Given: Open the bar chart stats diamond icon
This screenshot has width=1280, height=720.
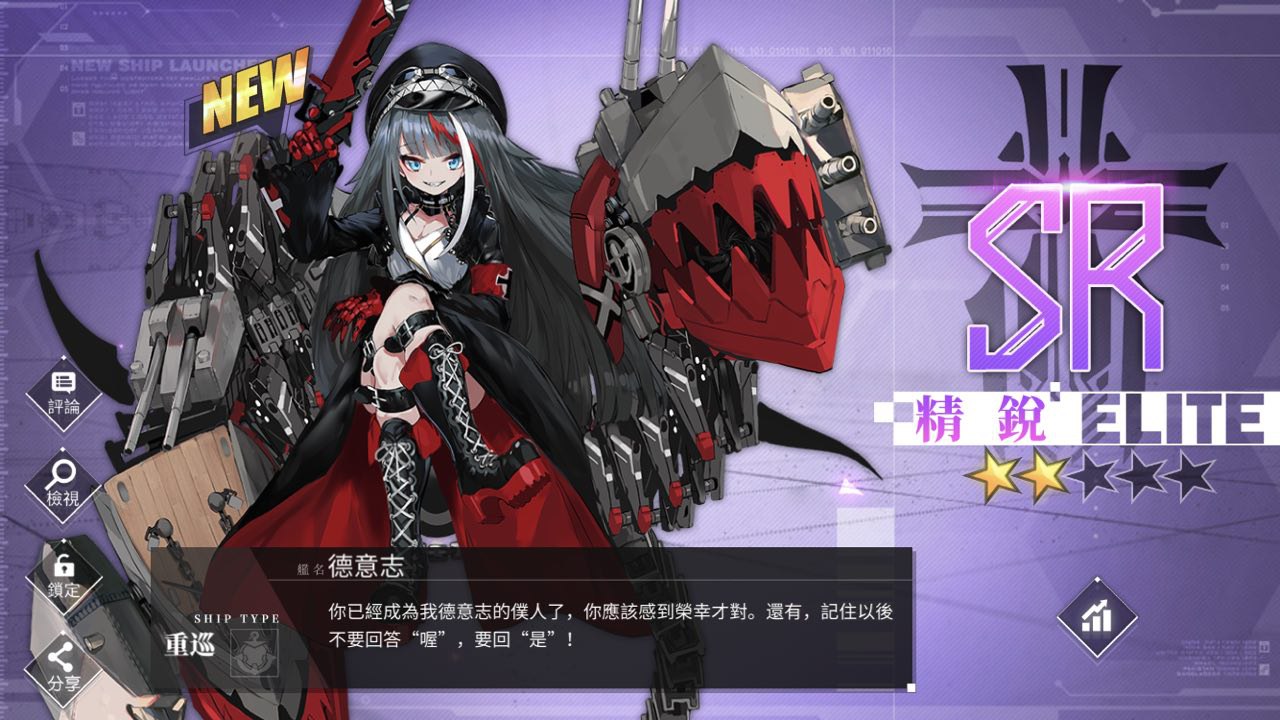Looking at the screenshot, I should [x=1097, y=617].
